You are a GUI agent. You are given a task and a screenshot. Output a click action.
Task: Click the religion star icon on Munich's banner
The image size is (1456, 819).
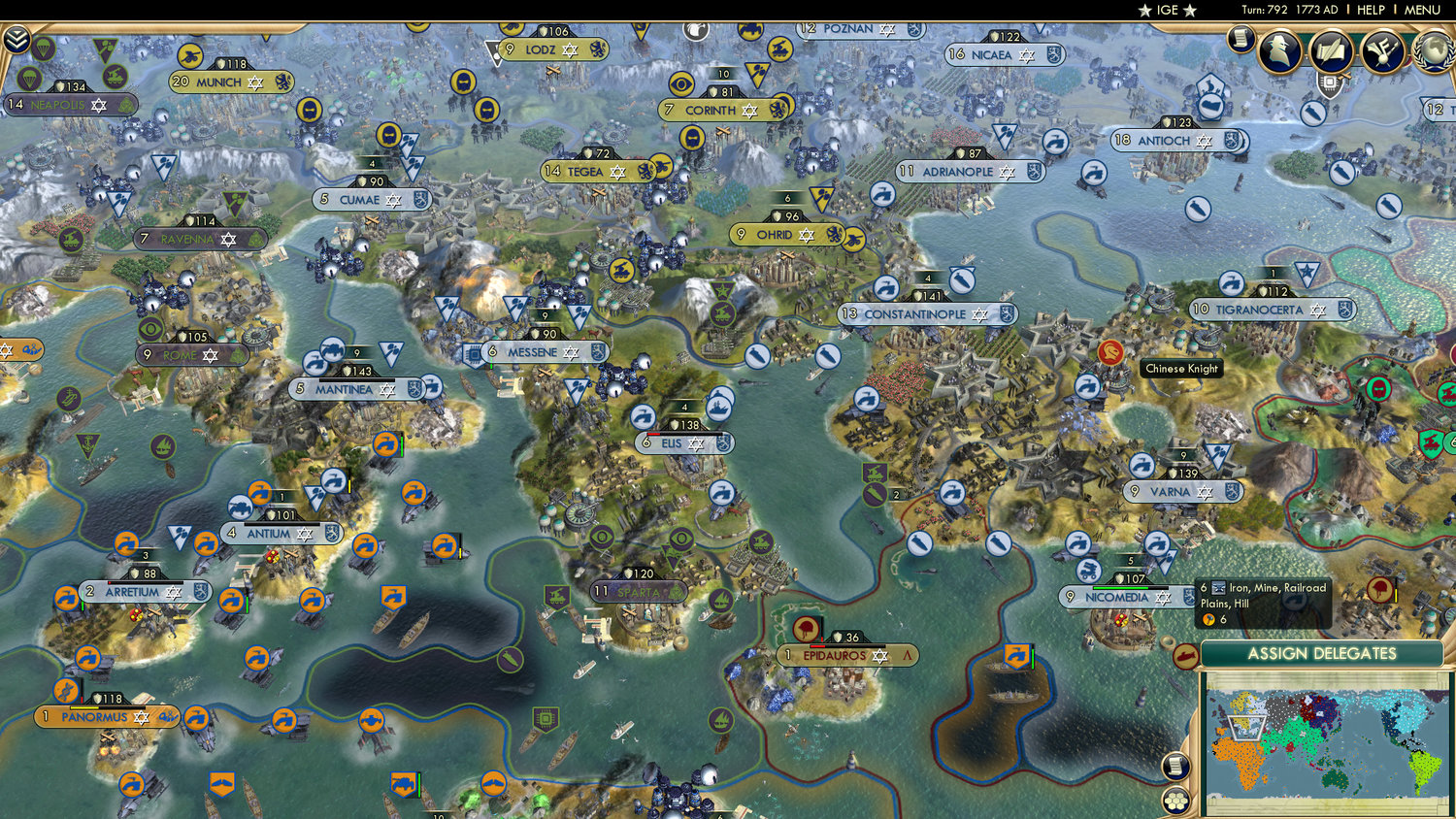(254, 82)
